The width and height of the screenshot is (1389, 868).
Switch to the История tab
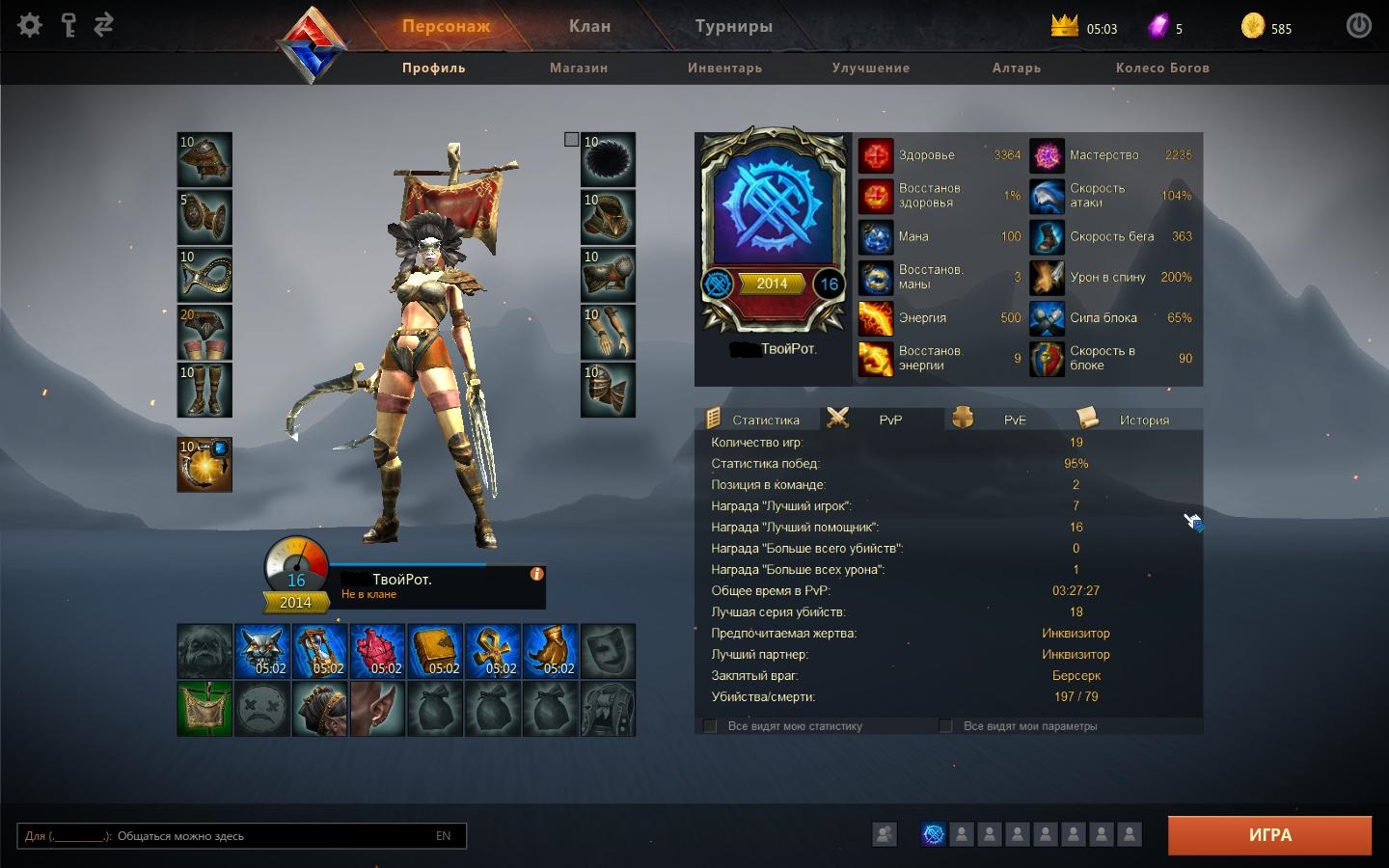1143,420
